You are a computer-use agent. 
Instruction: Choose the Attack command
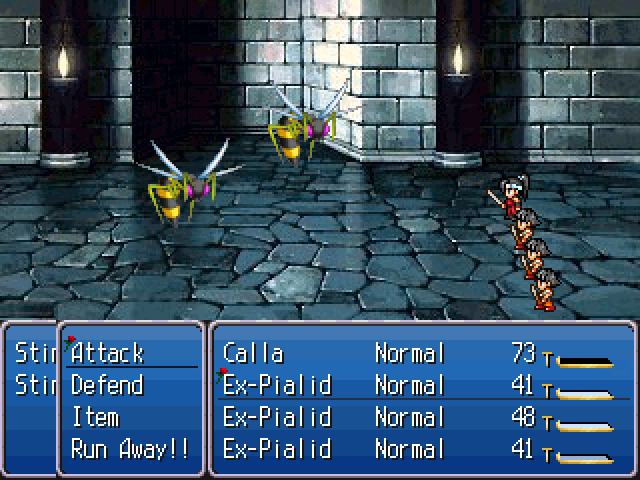click(108, 353)
